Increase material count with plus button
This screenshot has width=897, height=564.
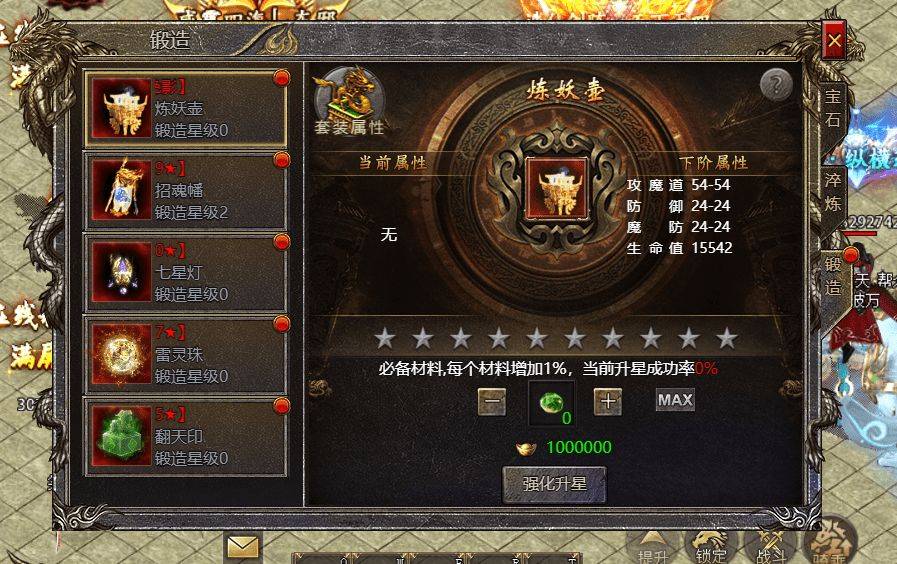click(x=608, y=401)
